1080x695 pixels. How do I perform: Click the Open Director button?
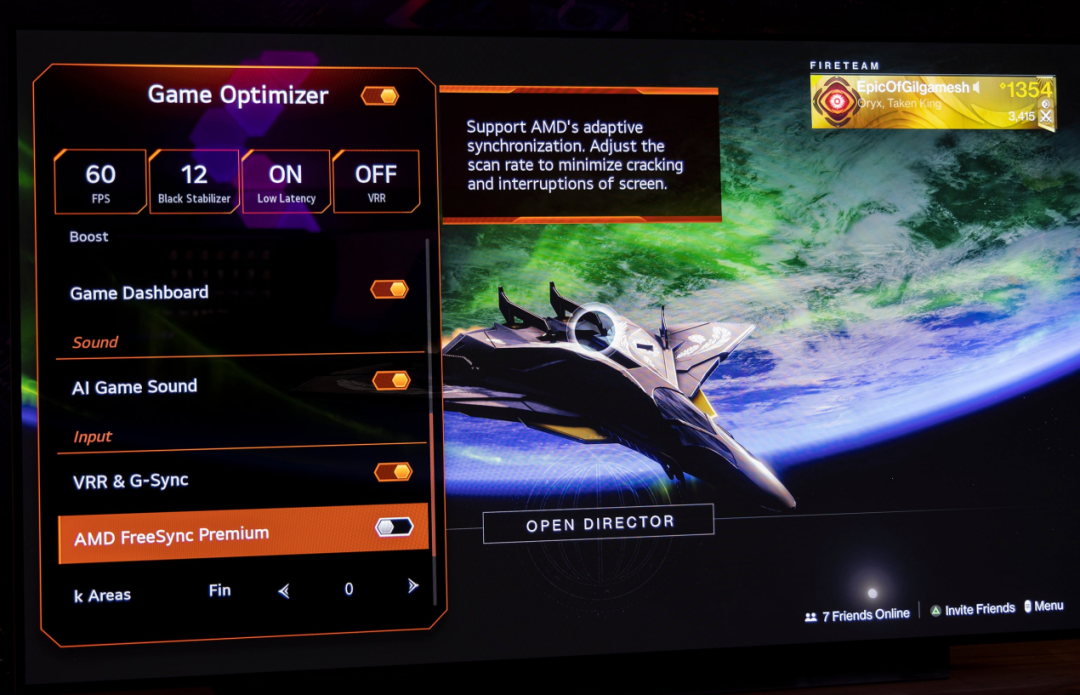pyautogui.click(x=598, y=523)
